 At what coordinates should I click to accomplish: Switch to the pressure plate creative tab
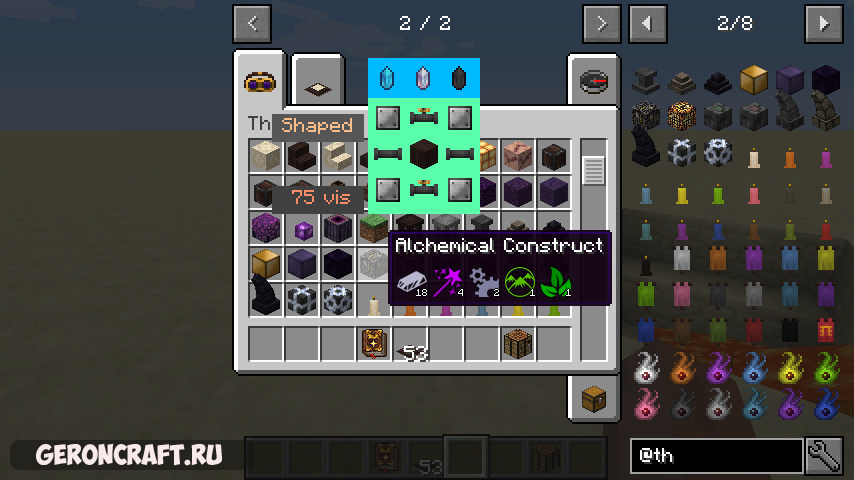[317, 82]
